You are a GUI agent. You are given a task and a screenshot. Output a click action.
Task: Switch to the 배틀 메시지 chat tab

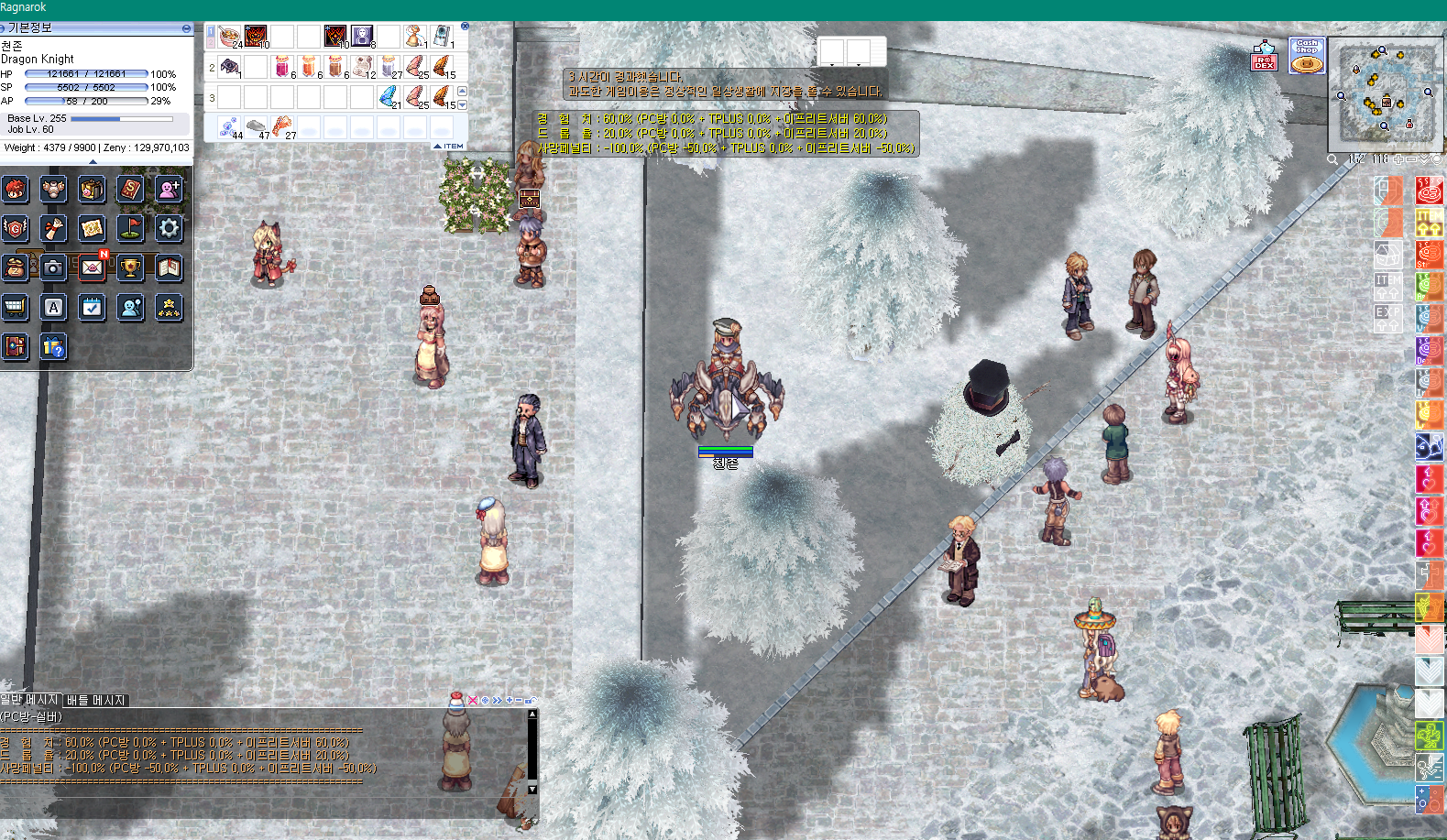pyautogui.click(x=95, y=700)
